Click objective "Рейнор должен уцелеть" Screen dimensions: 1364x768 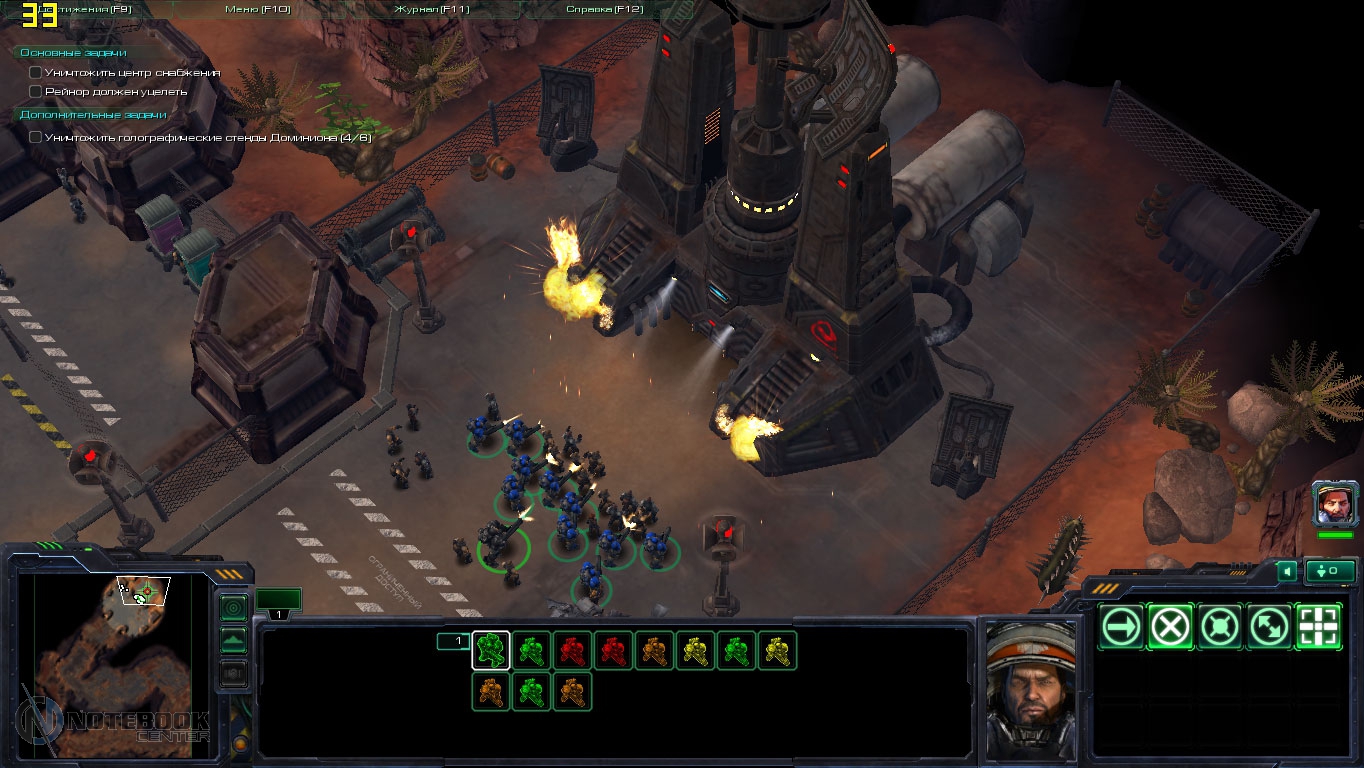pos(115,91)
